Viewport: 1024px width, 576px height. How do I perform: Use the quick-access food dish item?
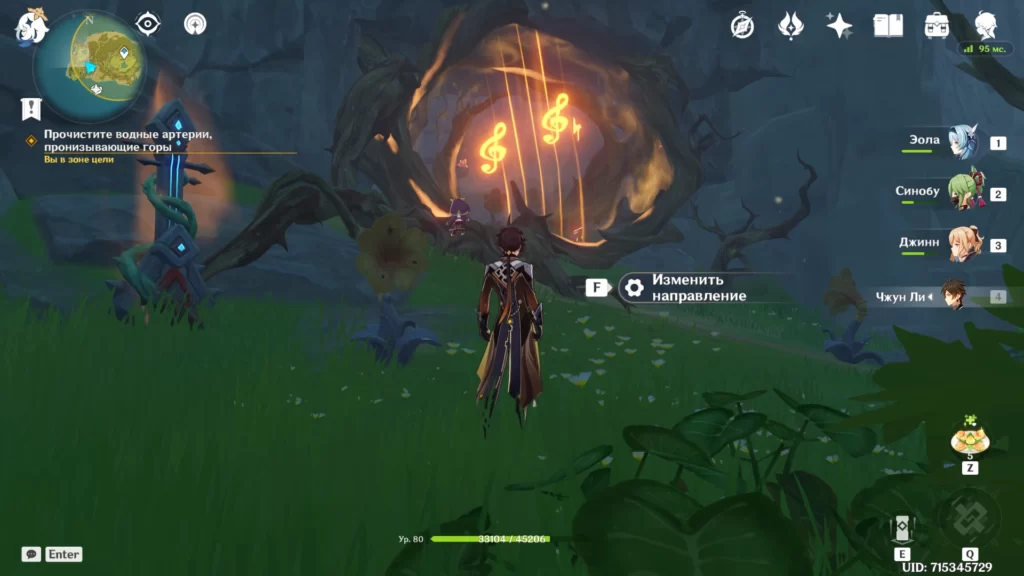[969, 439]
